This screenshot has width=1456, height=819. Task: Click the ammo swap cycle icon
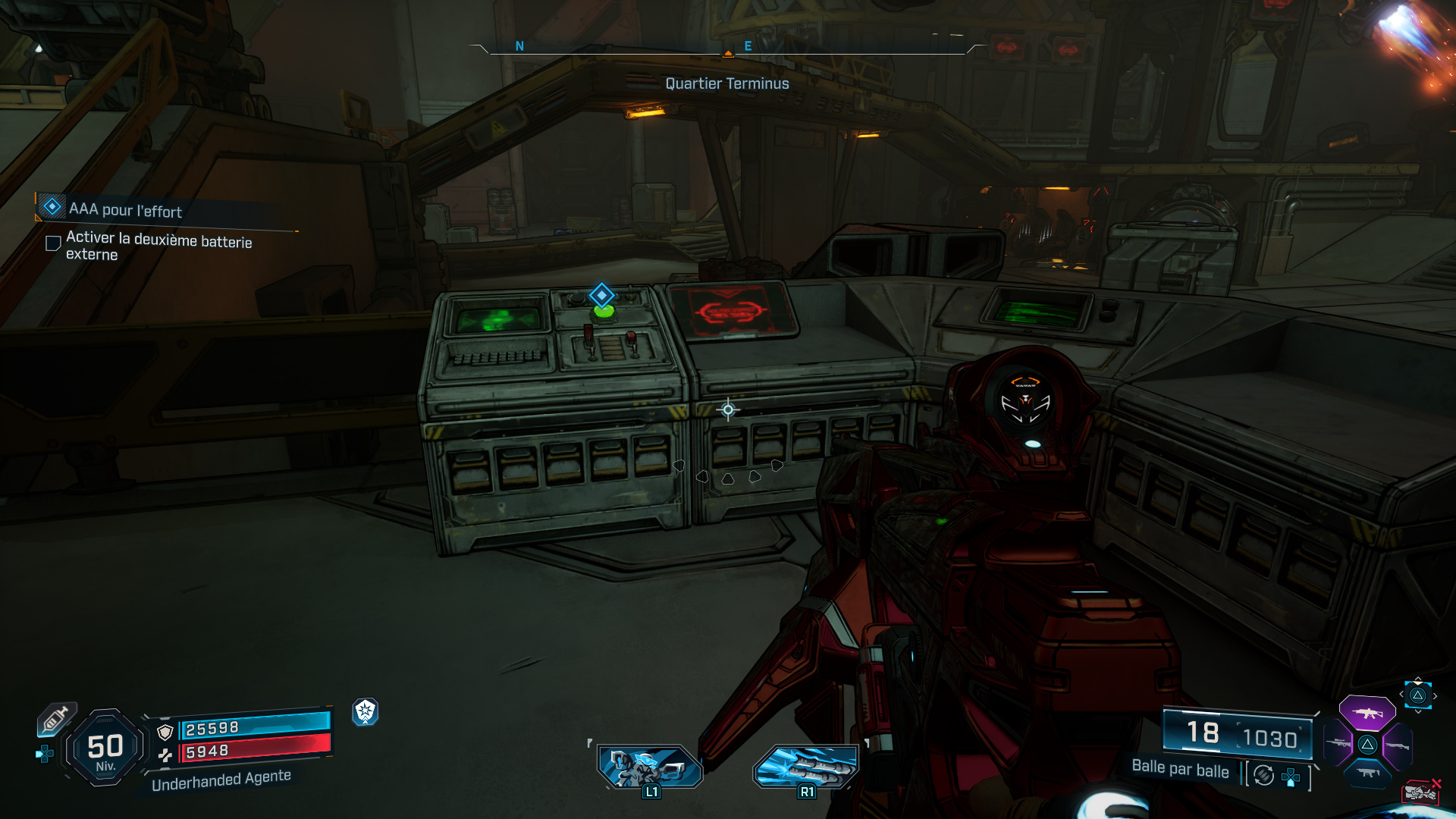click(1264, 775)
